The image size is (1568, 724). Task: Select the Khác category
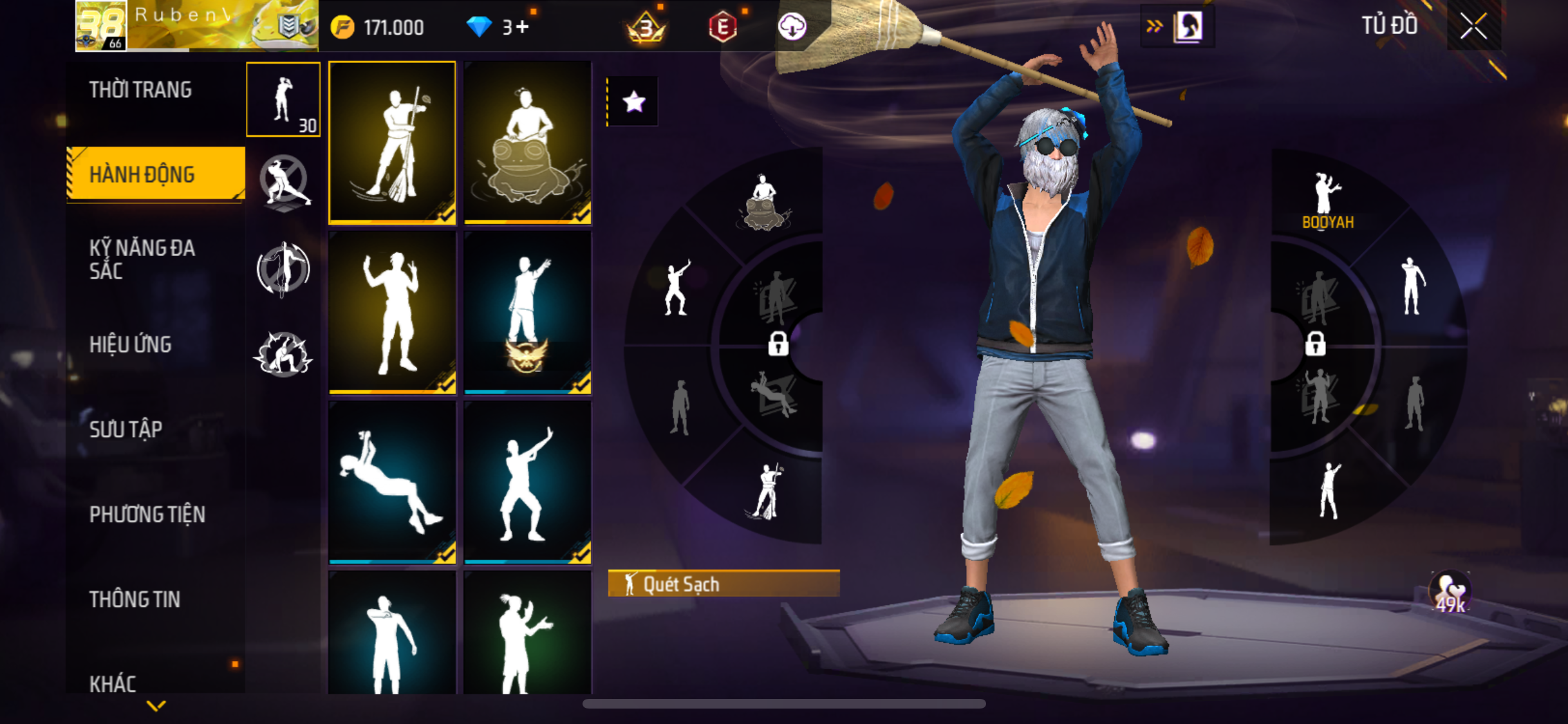coord(113,683)
